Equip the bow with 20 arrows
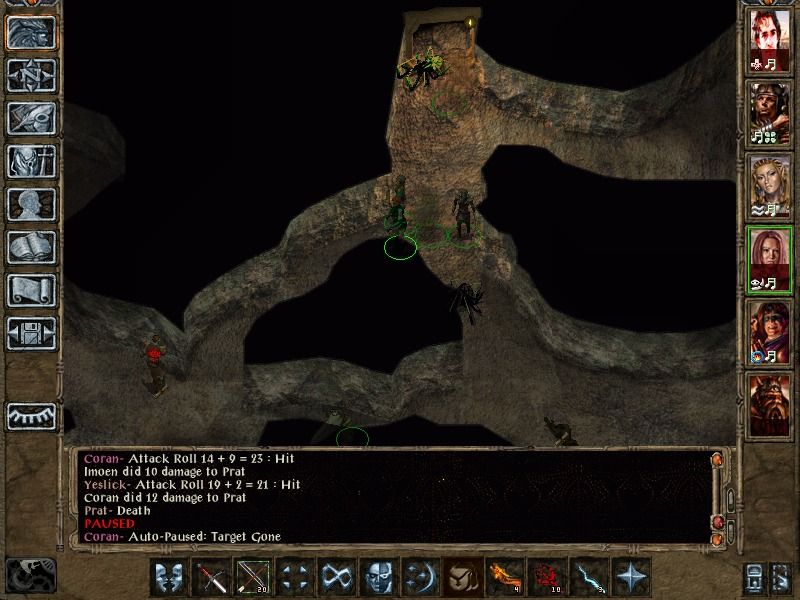Image resolution: width=800 pixels, height=600 pixels. (252, 577)
